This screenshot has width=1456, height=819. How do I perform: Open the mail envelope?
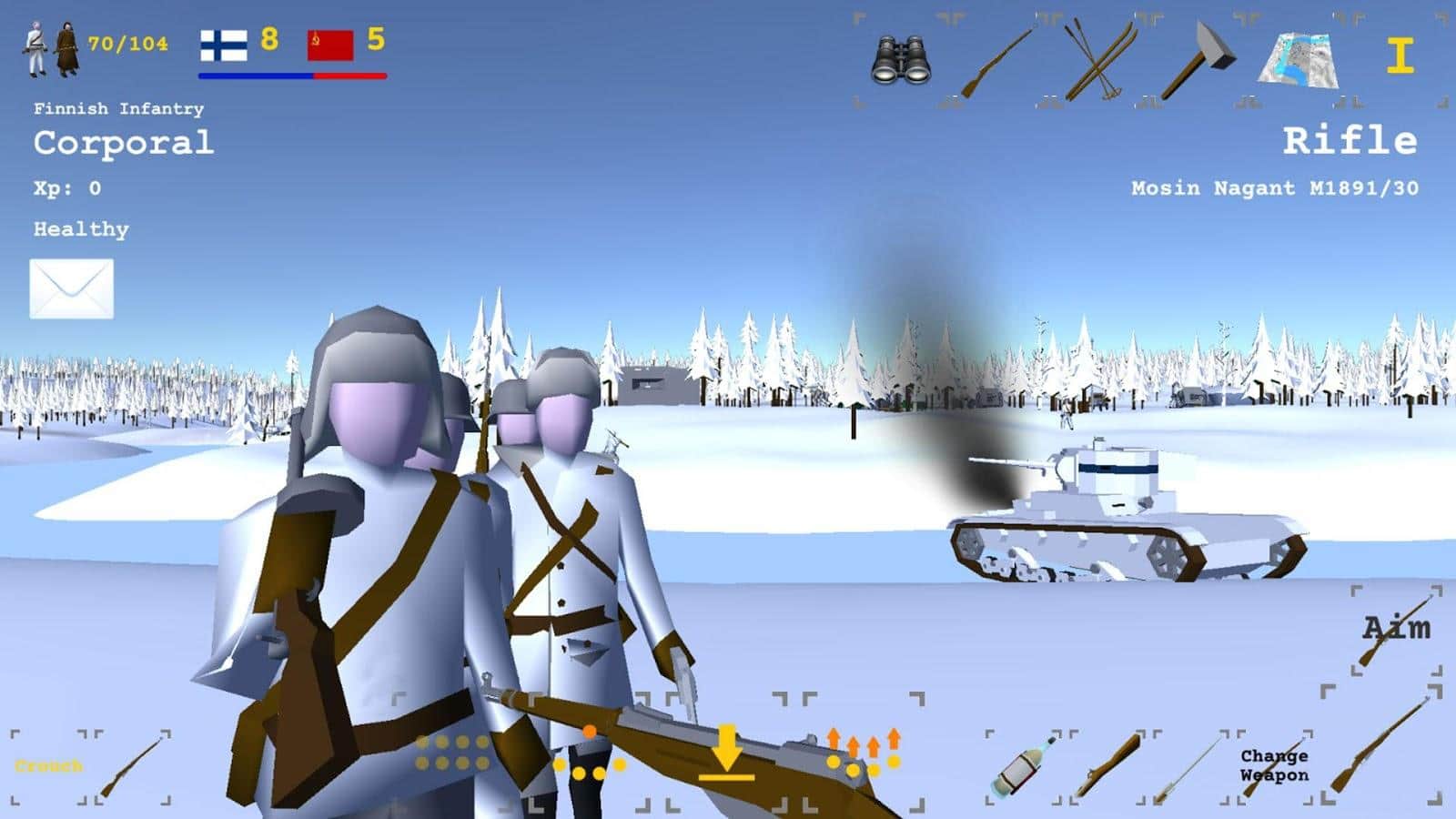pyautogui.click(x=72, y=288)
